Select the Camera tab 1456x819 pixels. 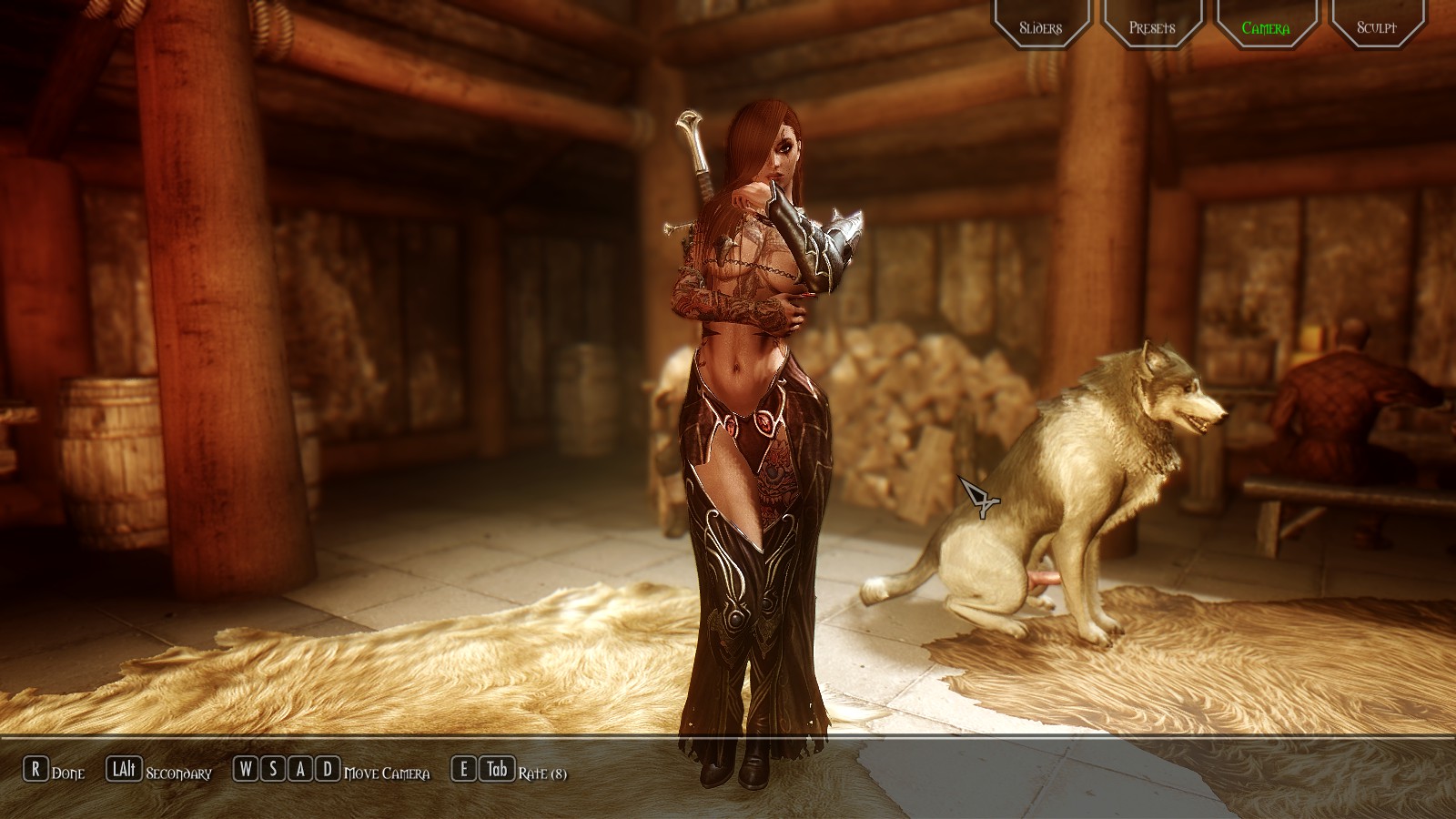point(1265,25)
